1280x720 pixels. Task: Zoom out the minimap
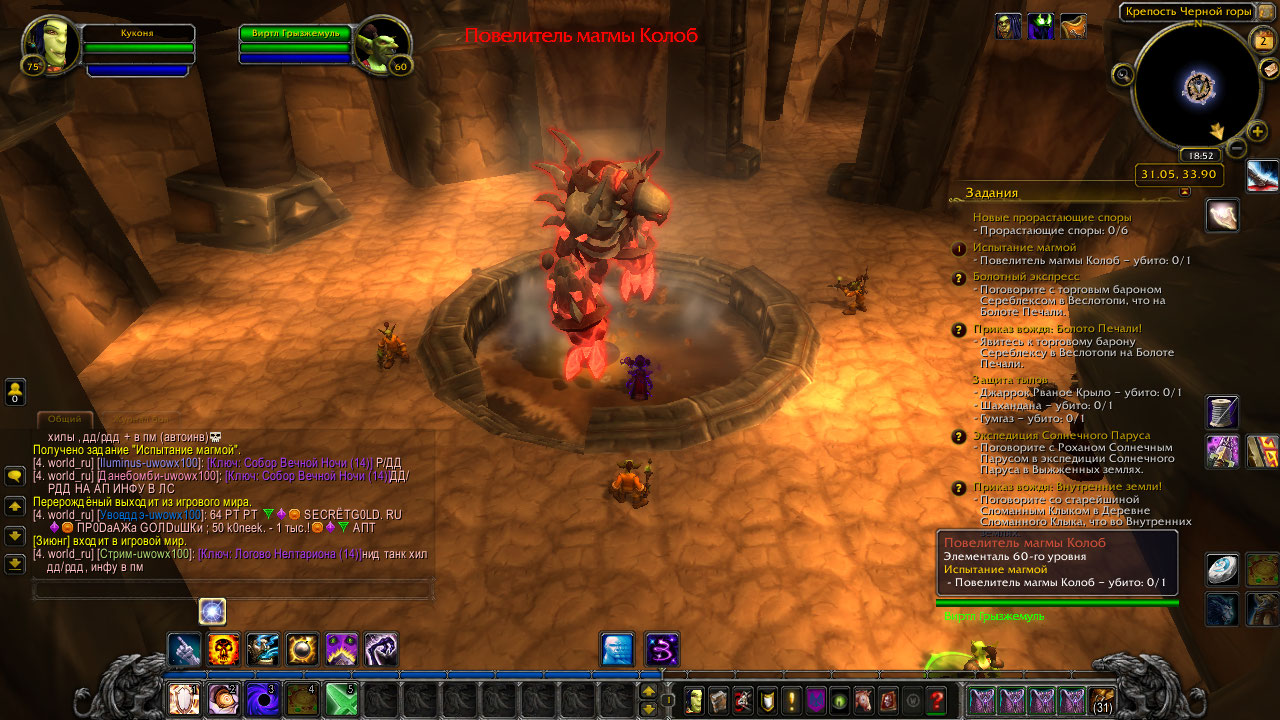point(1237,149)
